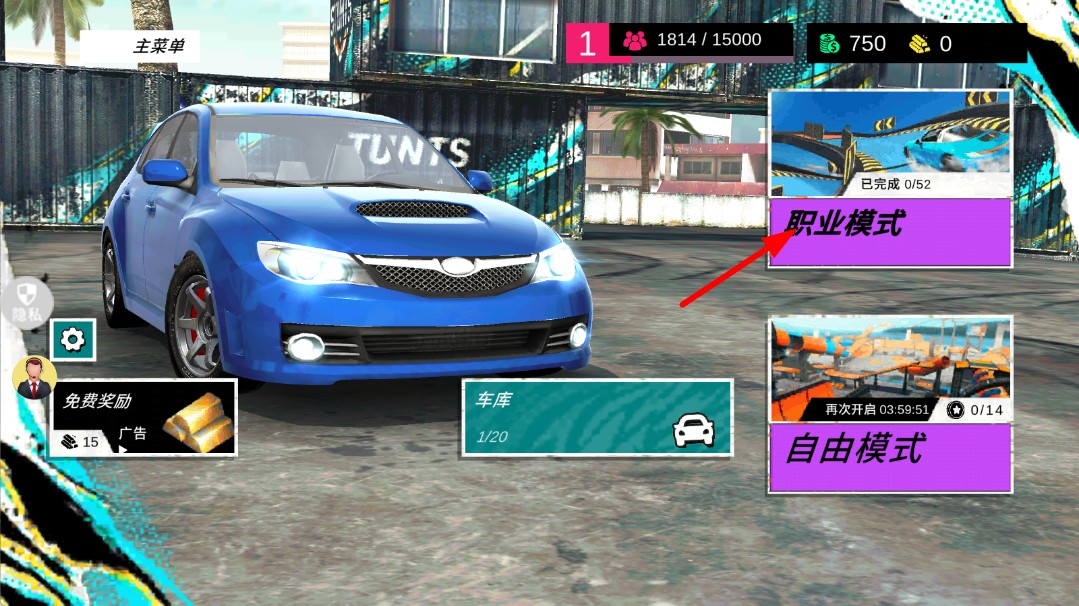Open 自由模式 free mode

coord(890,457)
